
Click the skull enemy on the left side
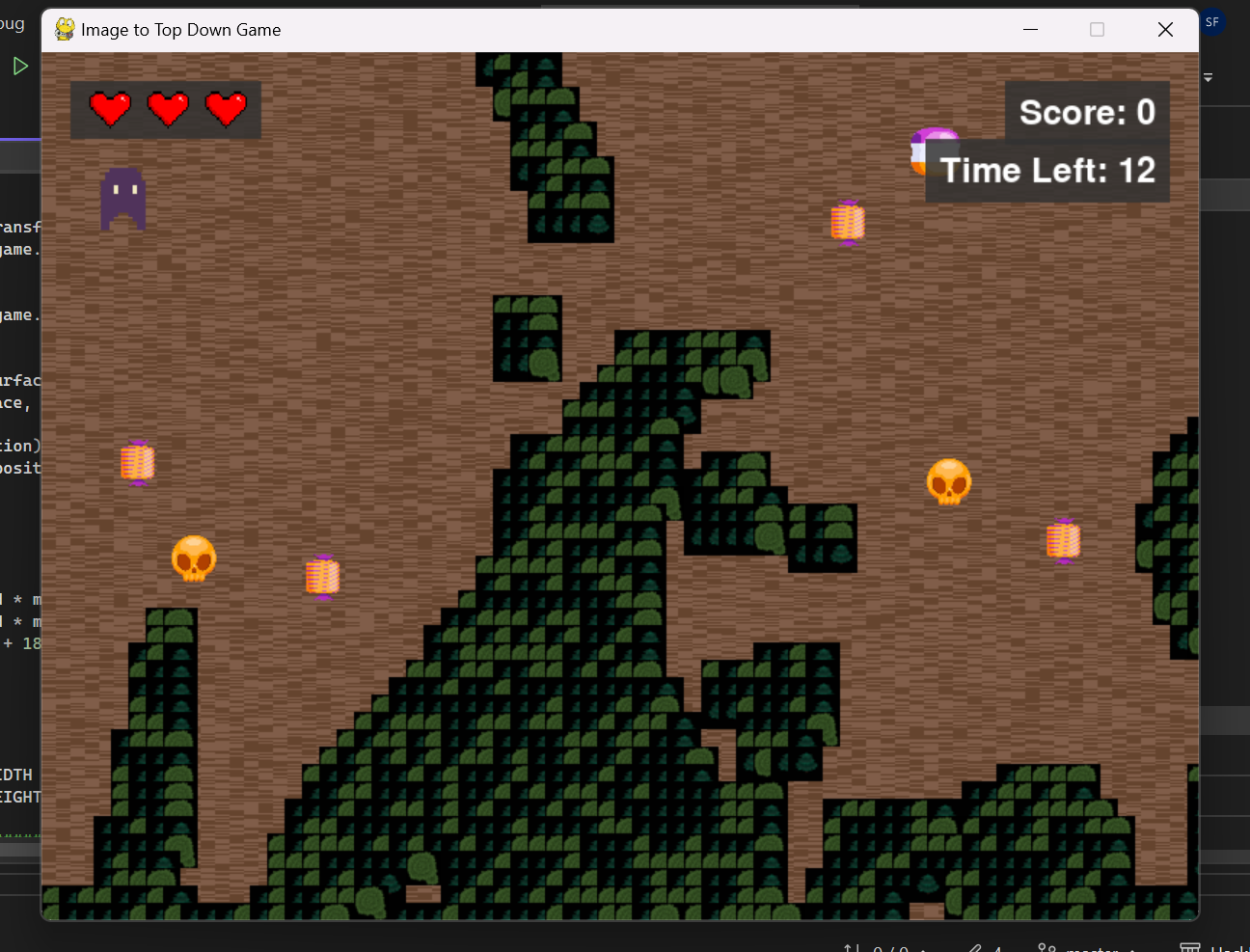[194, 559]
